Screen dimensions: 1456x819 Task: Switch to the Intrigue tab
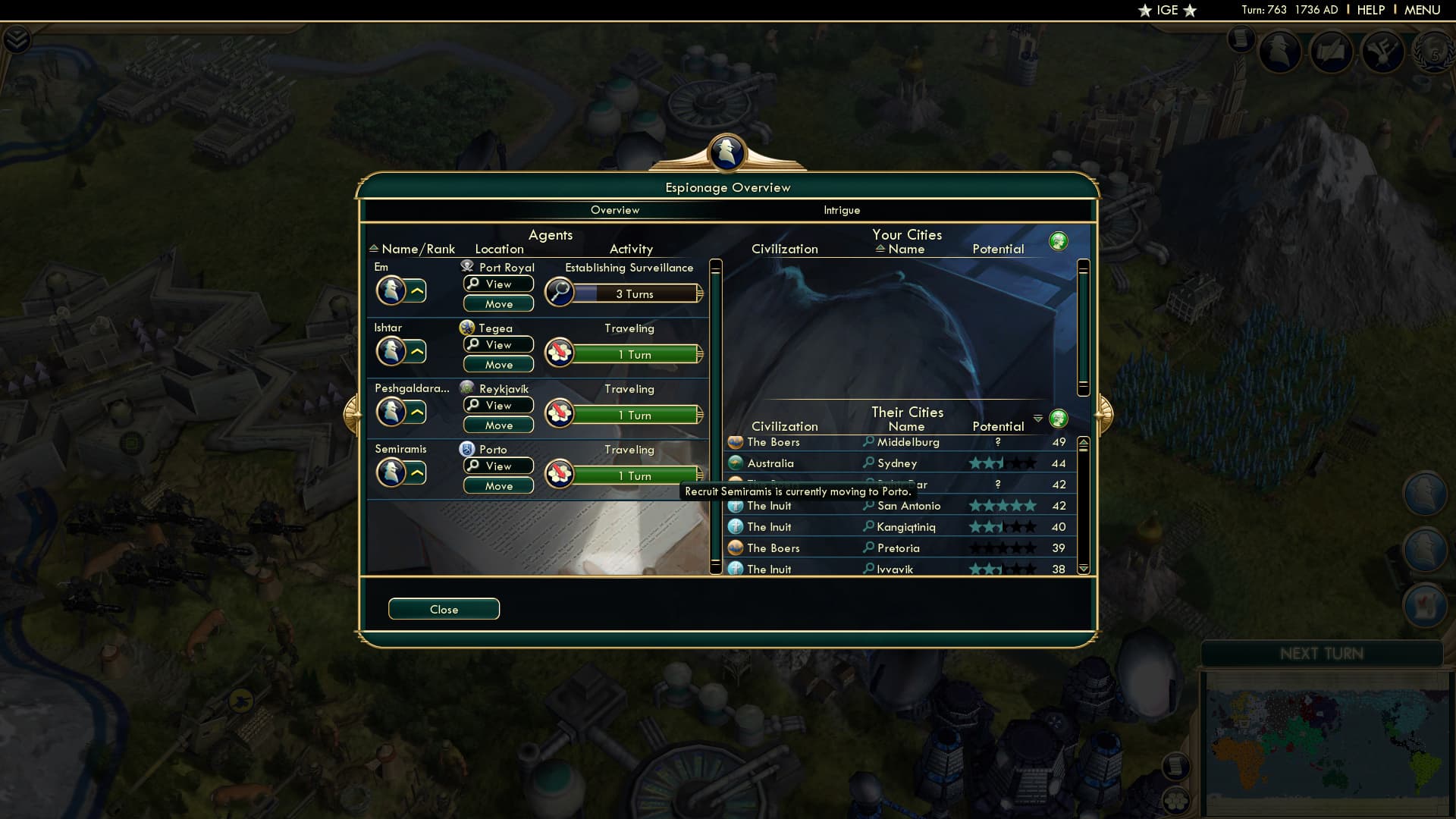(843, 210)
